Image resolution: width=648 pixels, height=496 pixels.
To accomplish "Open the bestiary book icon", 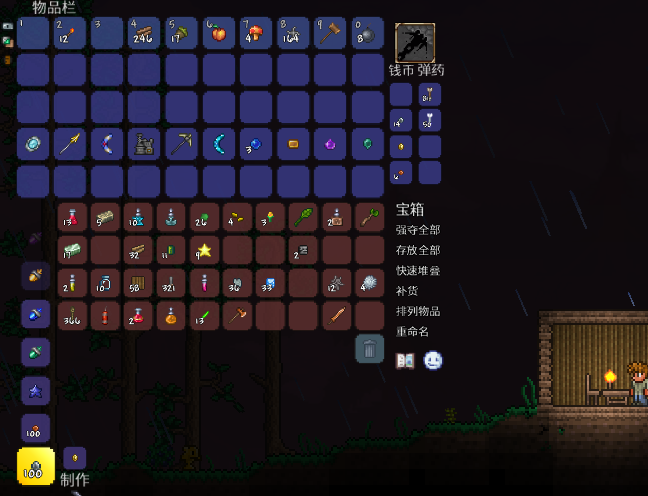I will point(405,360).
